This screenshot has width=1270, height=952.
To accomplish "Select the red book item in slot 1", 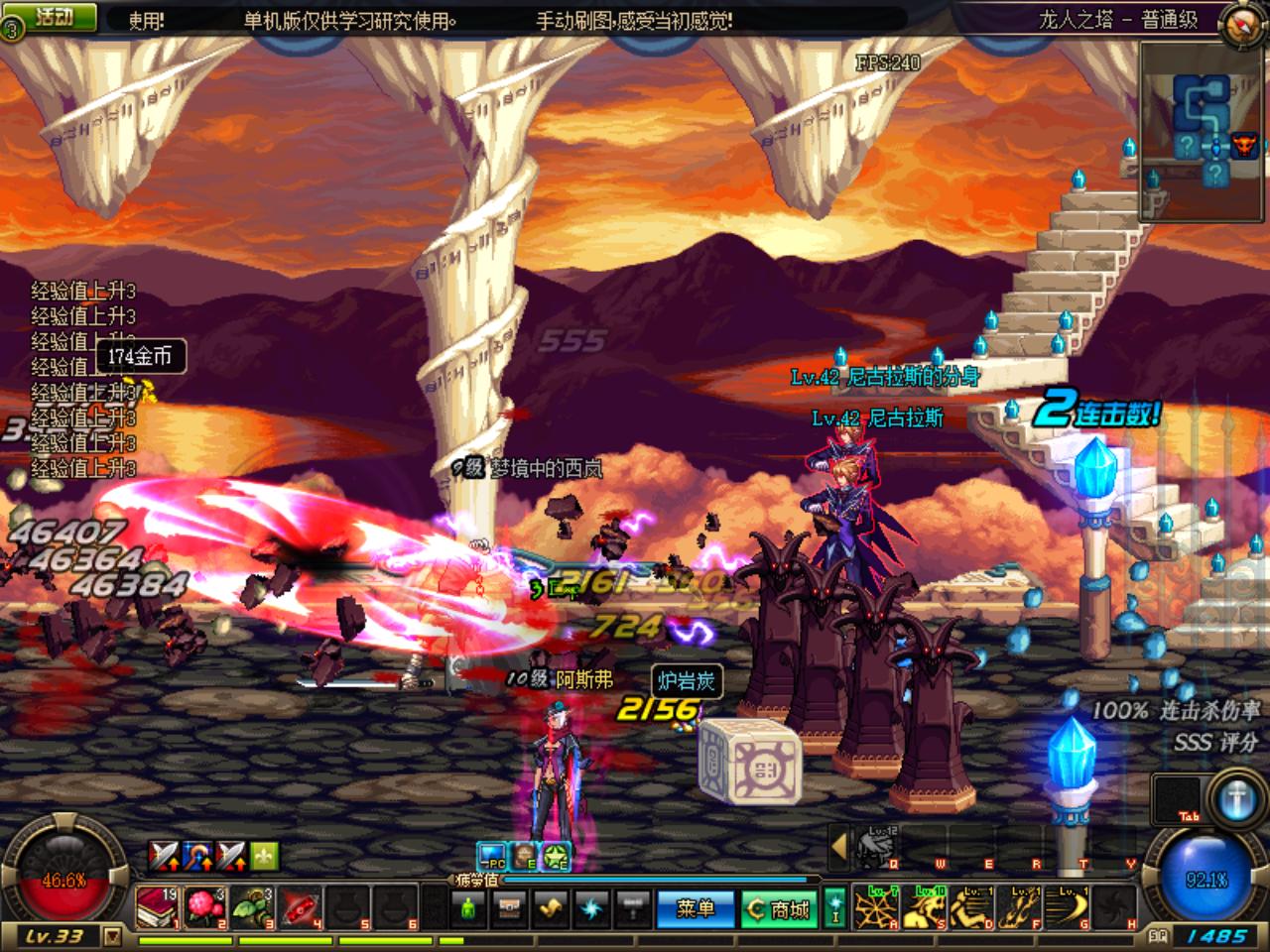I will coord(158,906).
